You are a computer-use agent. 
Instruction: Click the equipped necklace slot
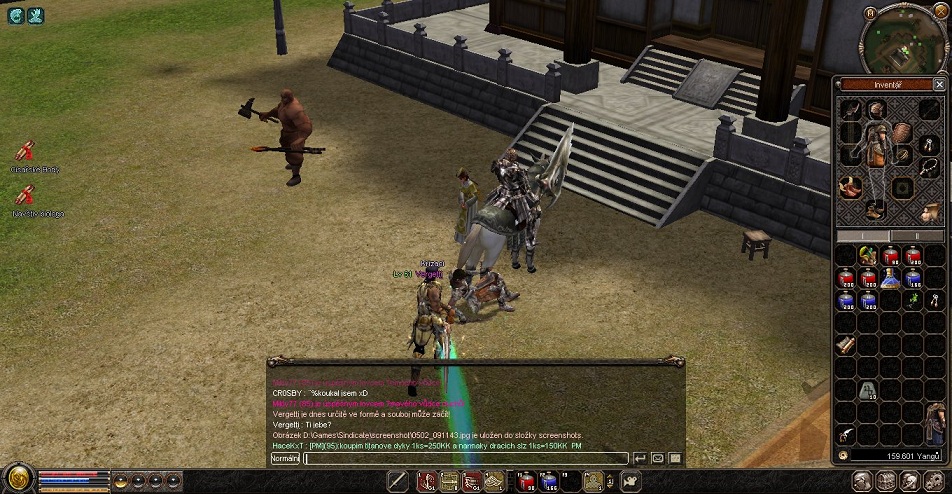tap(928, 165)
